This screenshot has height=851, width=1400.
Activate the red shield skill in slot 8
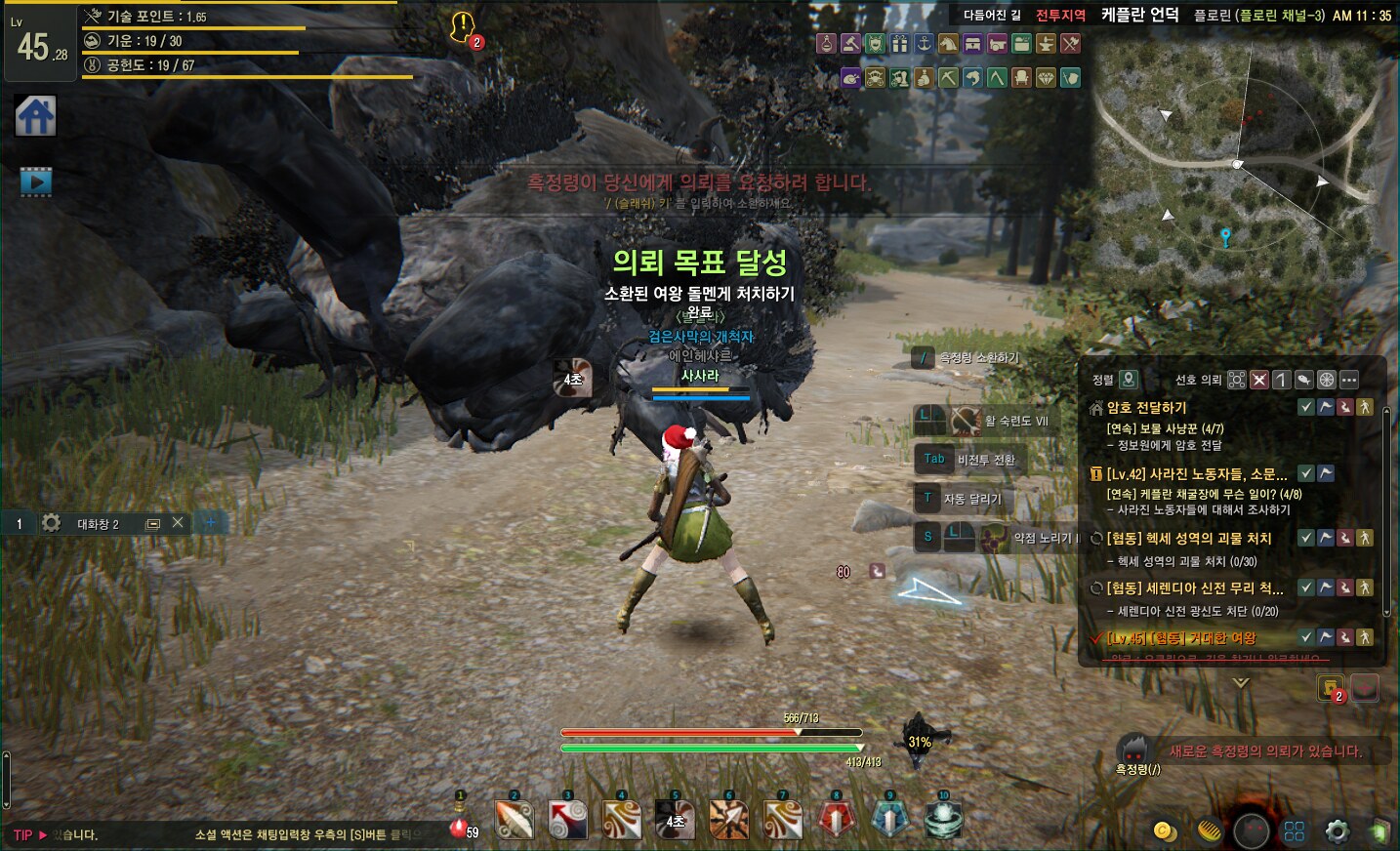pos(836,820)
